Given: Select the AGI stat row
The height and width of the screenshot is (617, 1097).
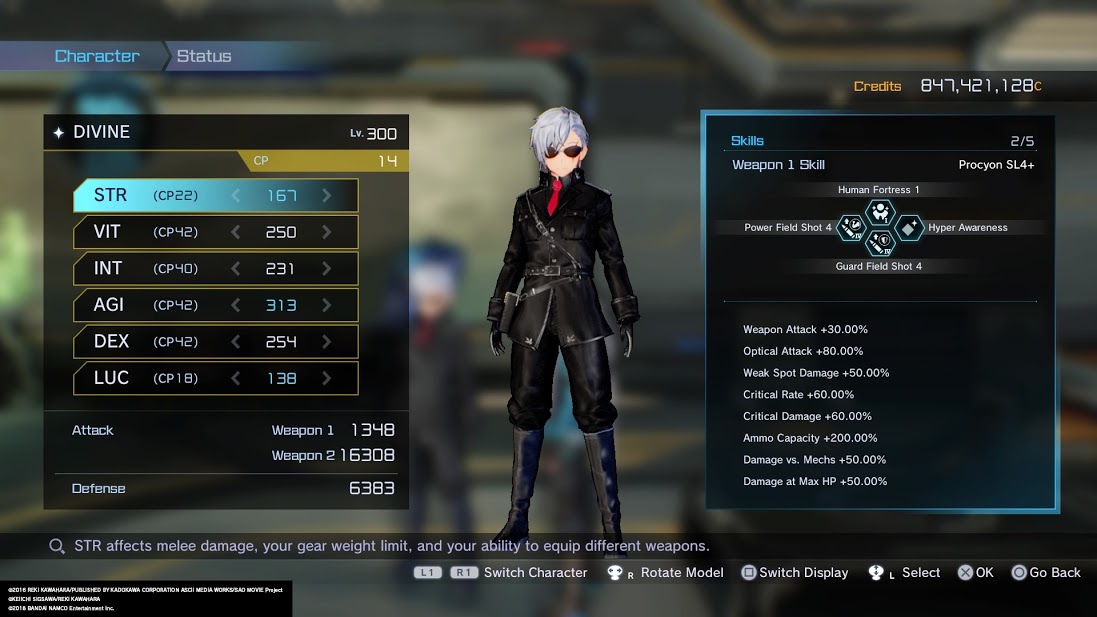Looking at the screenshot, I should point(215,305).
